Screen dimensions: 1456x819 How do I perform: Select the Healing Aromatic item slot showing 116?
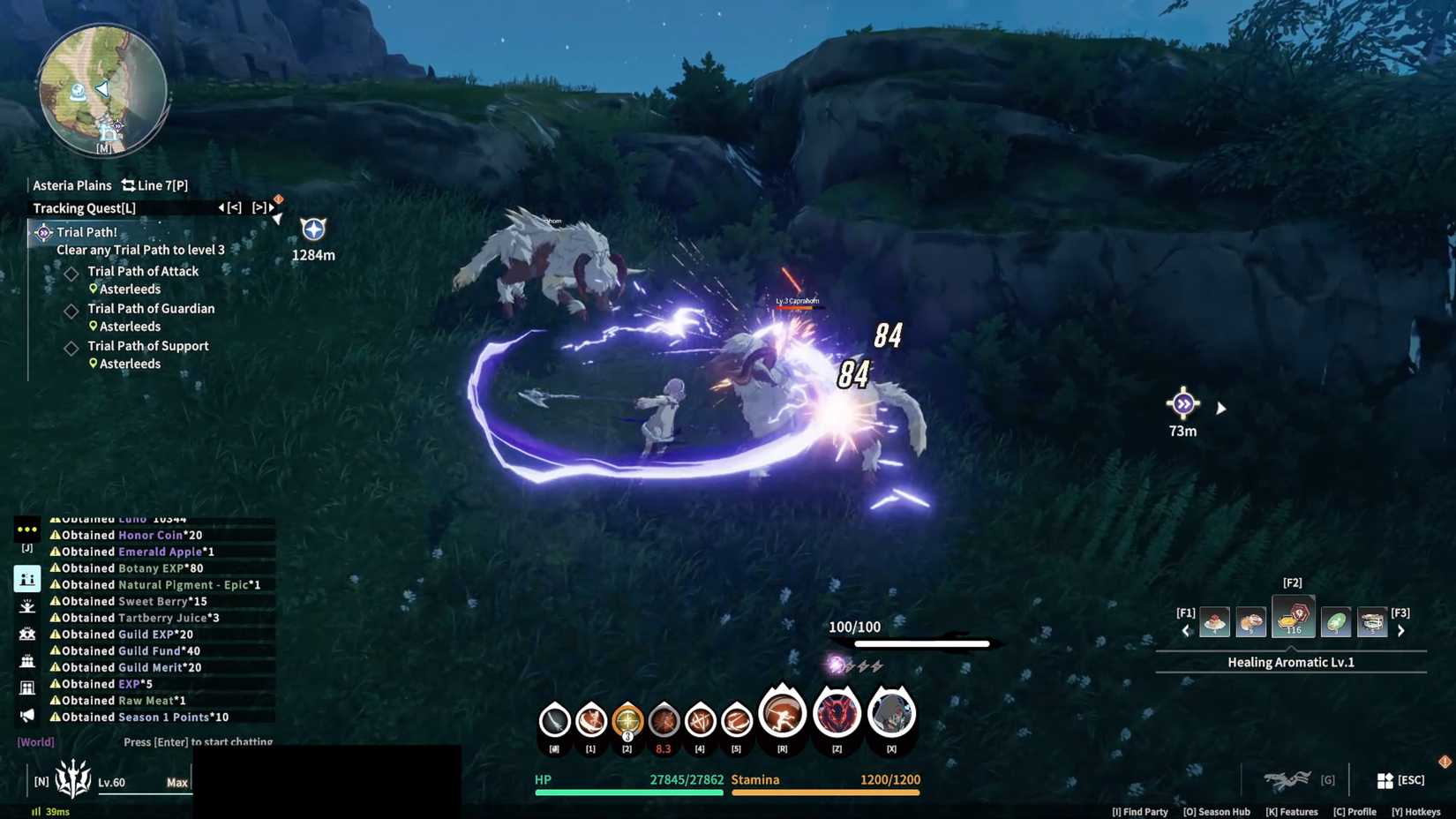pos(1293,616)
